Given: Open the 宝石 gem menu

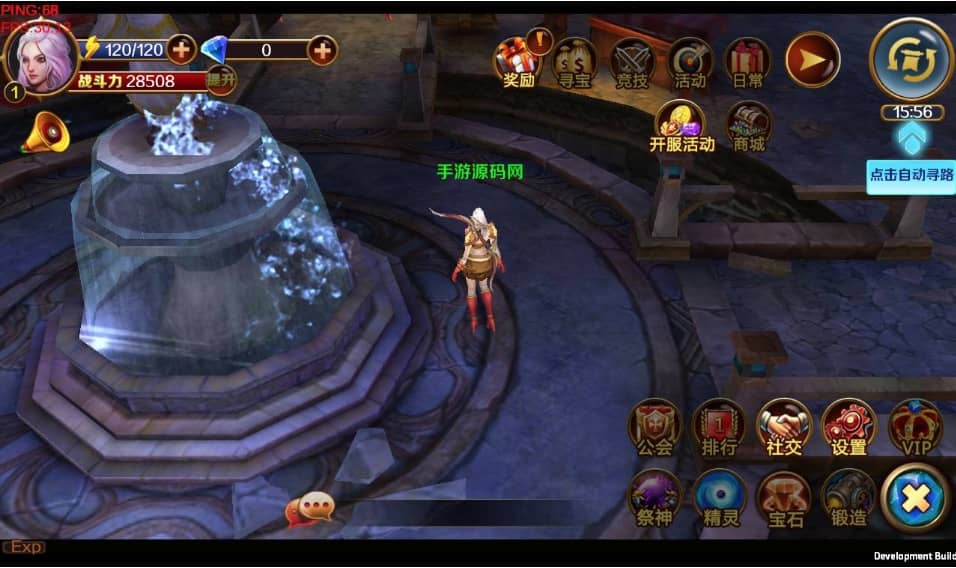Looking at the screenshot, I should (784, 499).
